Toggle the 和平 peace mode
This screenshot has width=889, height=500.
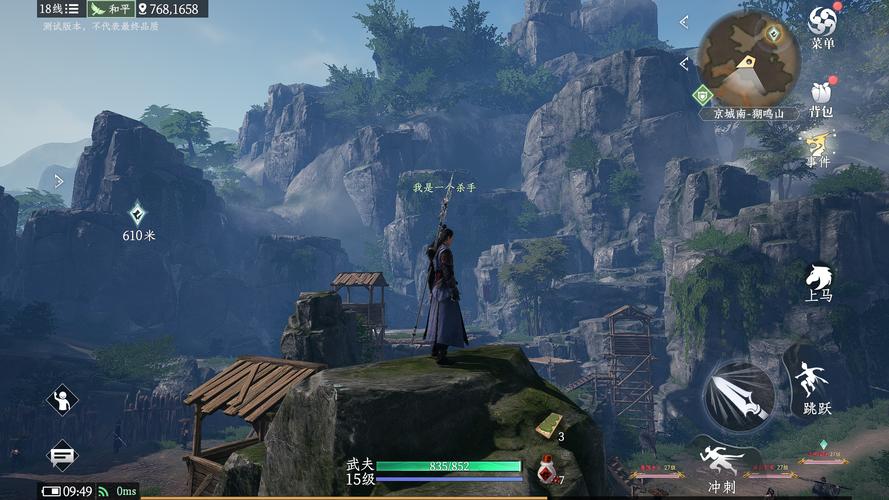[x=110, y=9]
